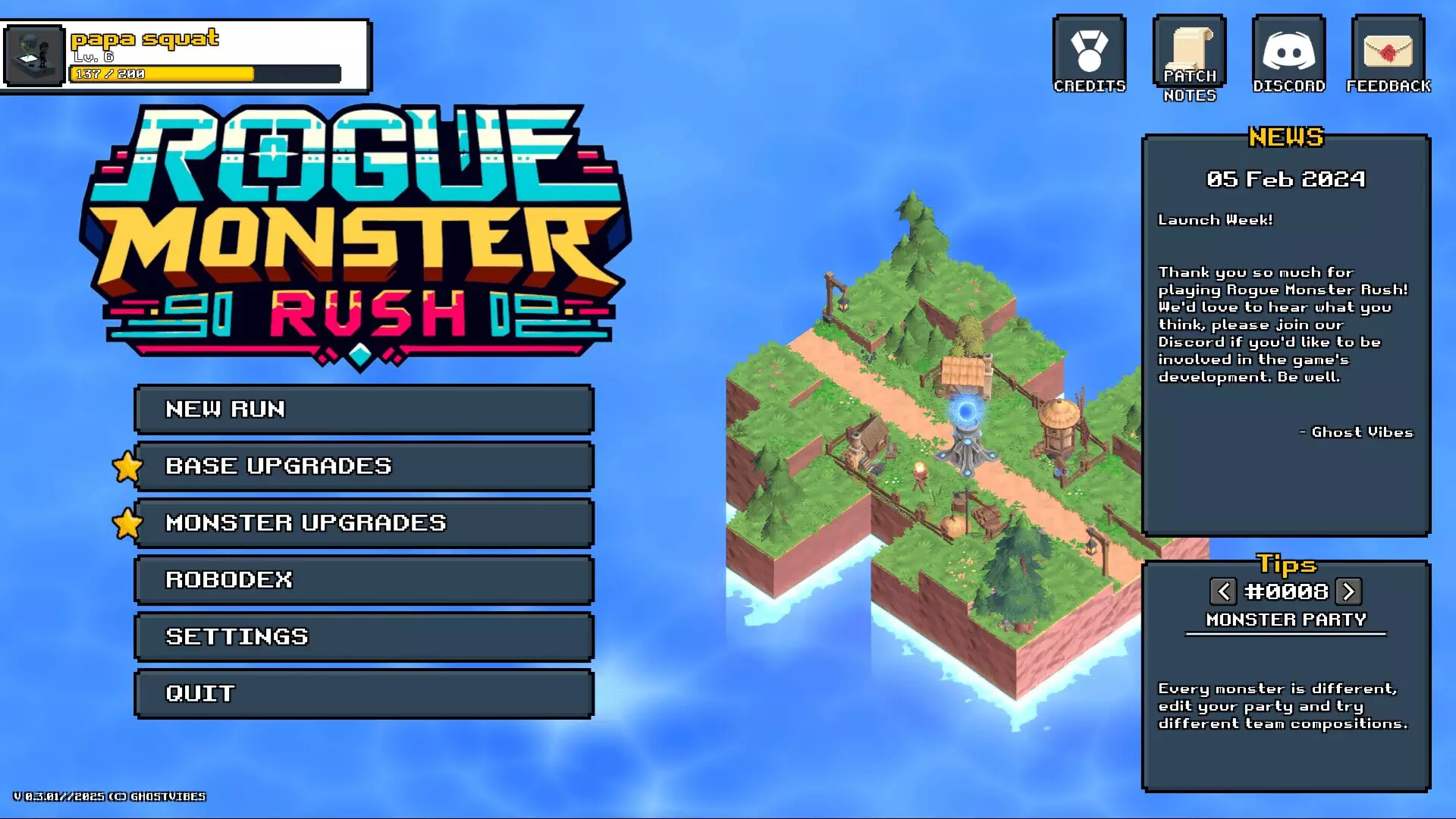Expand the Tips panel header
Image resolution: width=1456 pixels, height=819 pixels.
point(1287,565)
